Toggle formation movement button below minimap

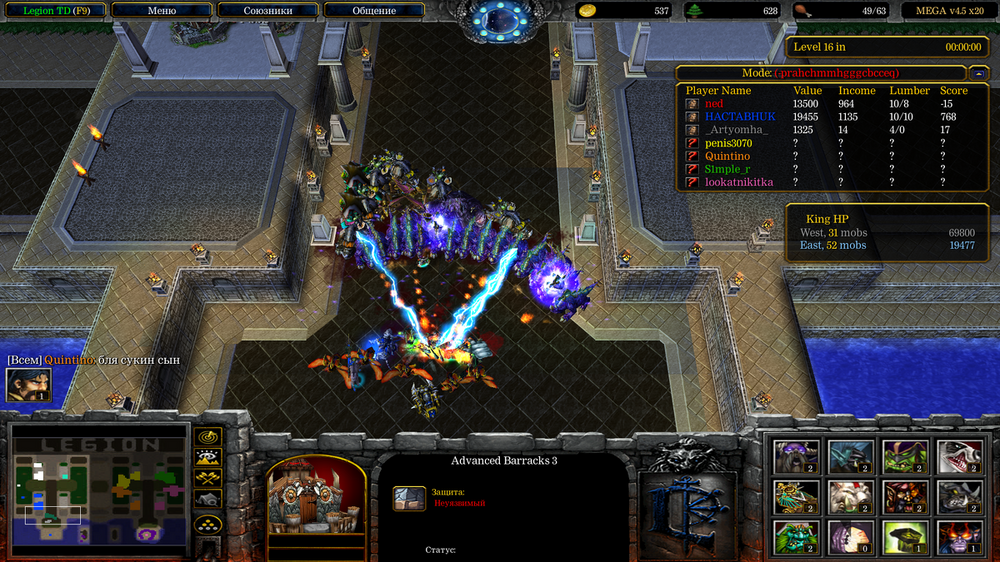(208, 523)
